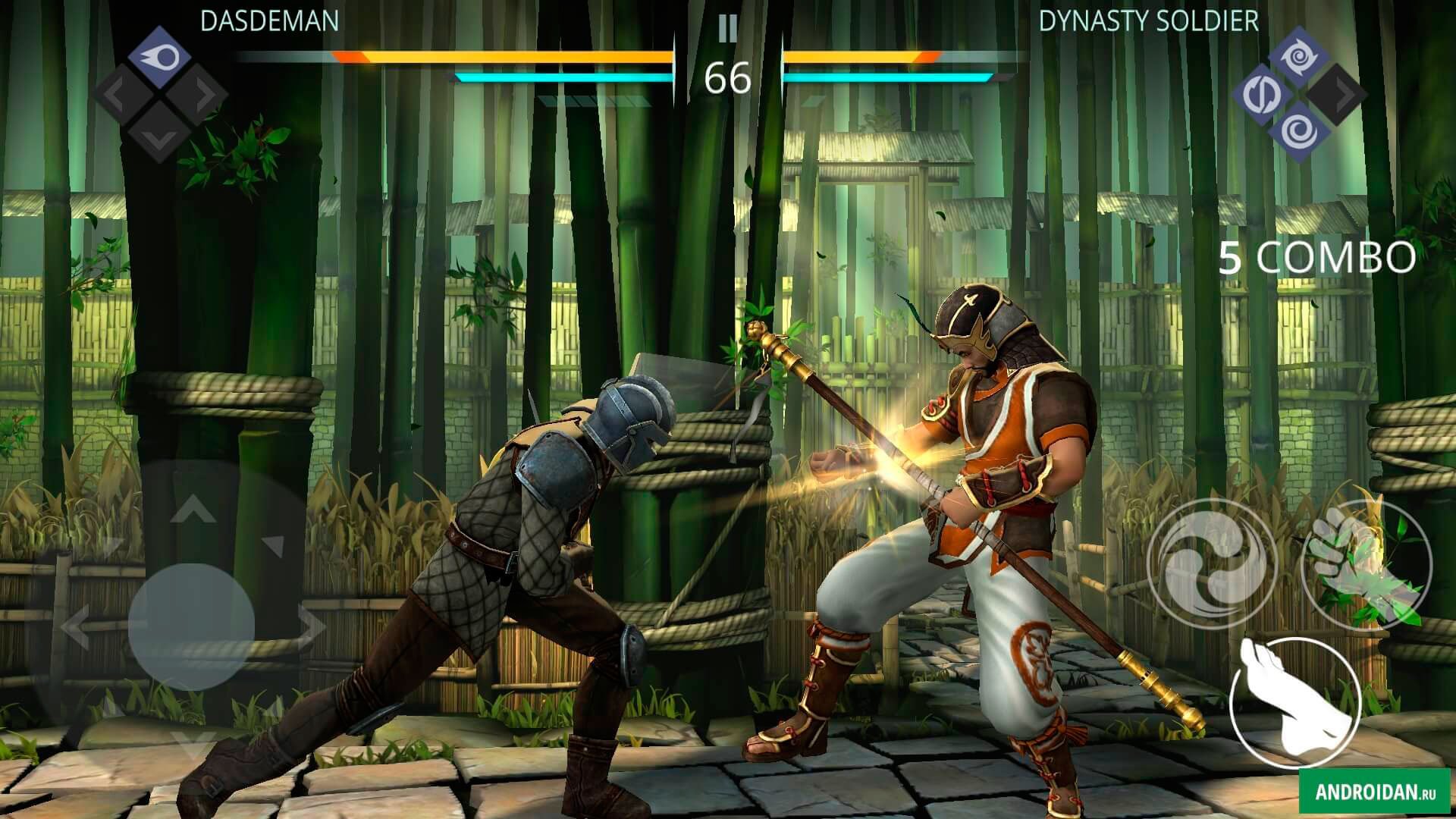Activate the swirl shadow ability button

(1211, 563)
